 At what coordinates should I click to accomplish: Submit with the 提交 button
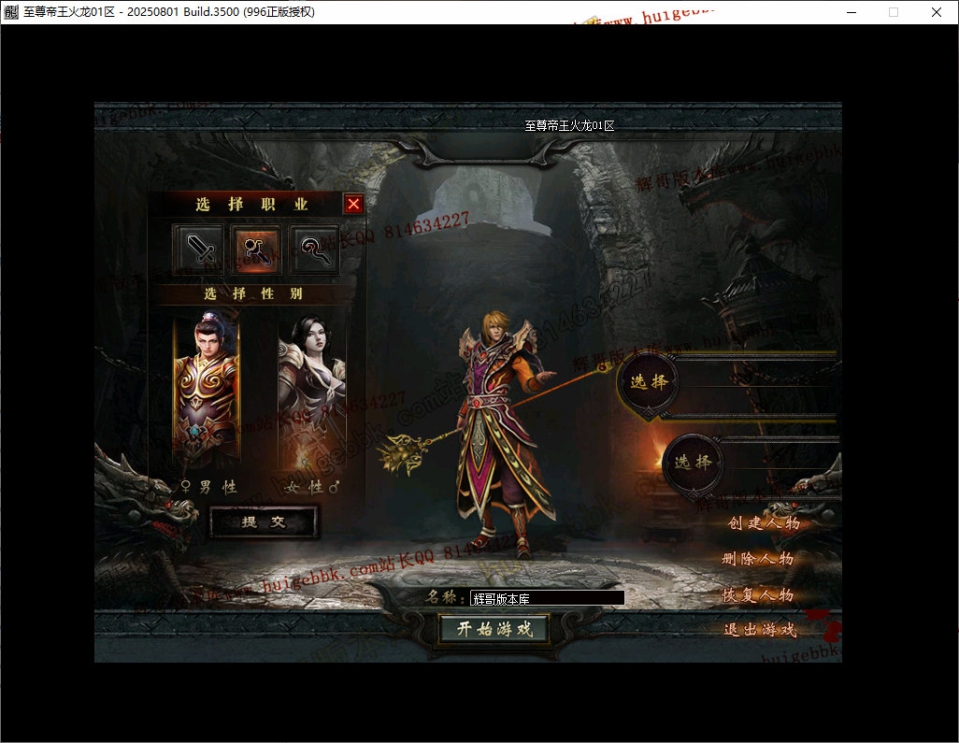[x=264, y=522]
